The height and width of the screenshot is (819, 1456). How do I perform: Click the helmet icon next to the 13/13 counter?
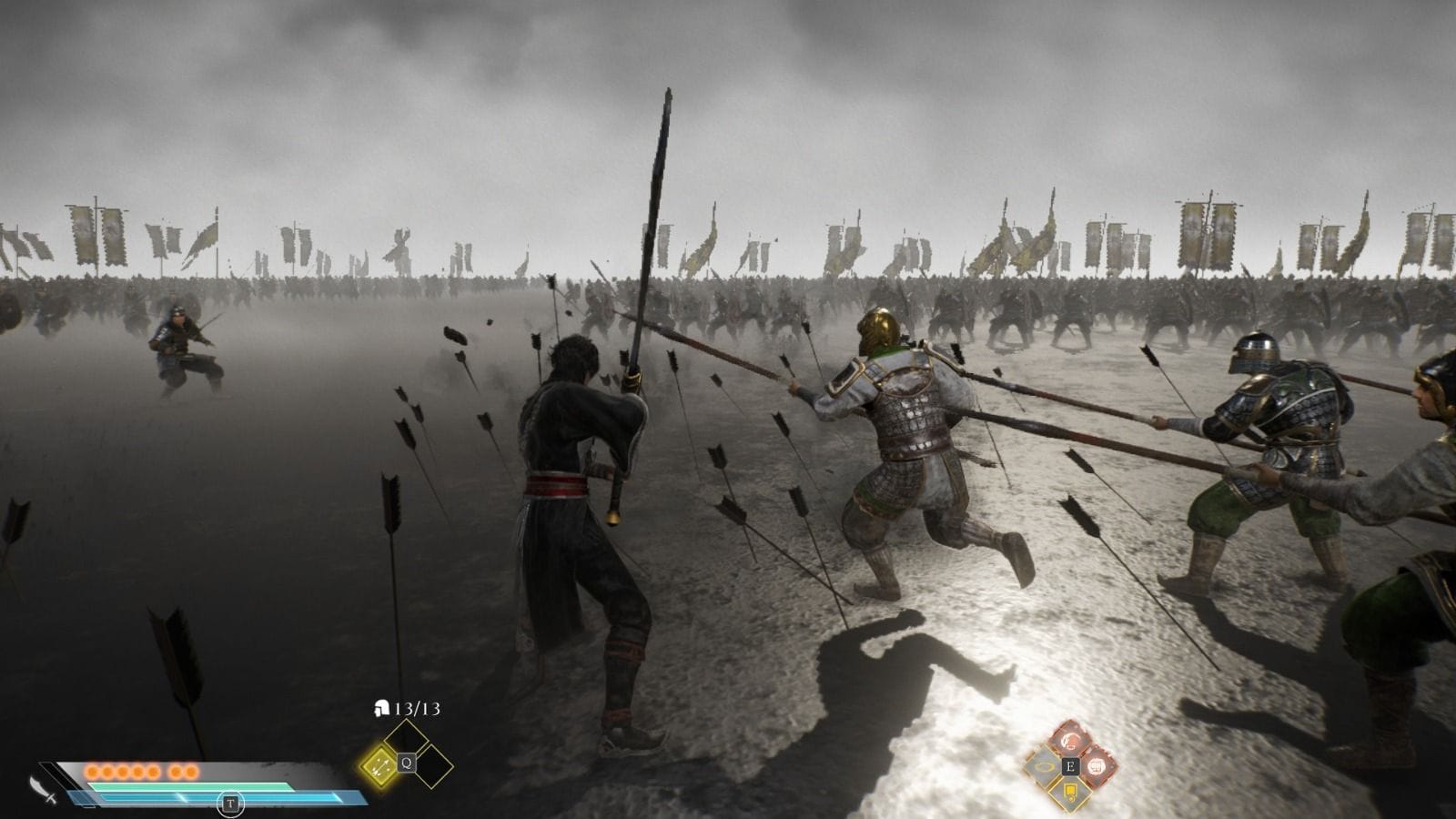point(380,708)
